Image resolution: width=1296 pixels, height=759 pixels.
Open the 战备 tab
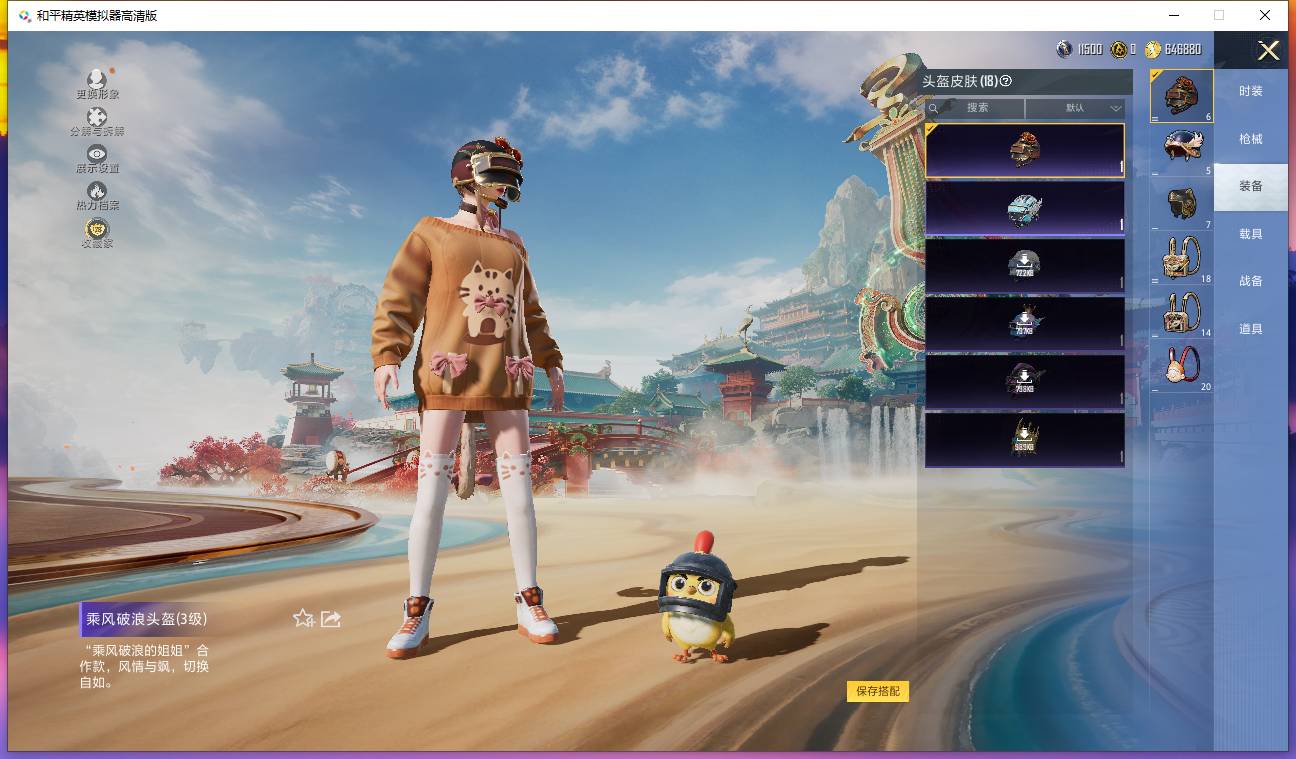pos(1250,281)
